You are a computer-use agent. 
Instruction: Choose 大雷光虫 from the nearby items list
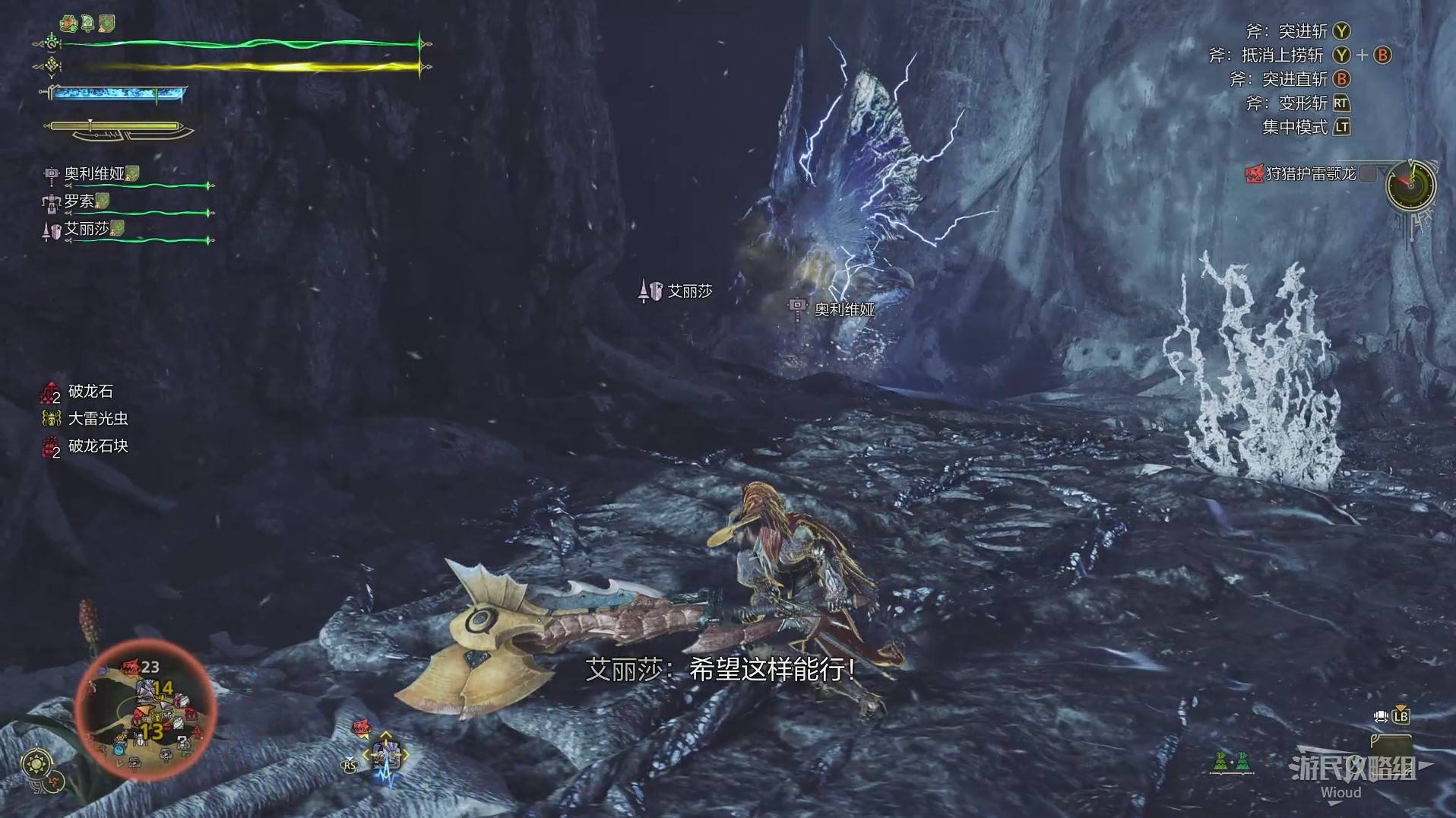97,419
